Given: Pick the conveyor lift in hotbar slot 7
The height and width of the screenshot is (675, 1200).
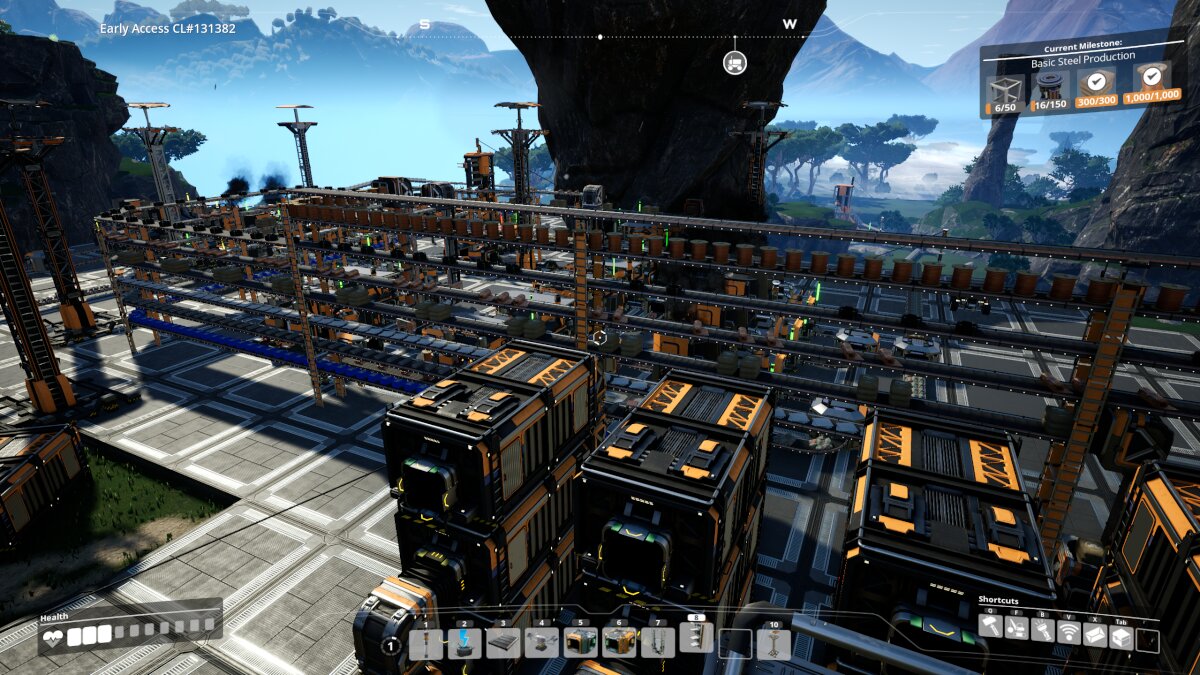Looking at the screenshot, I should tap(657, 643).
